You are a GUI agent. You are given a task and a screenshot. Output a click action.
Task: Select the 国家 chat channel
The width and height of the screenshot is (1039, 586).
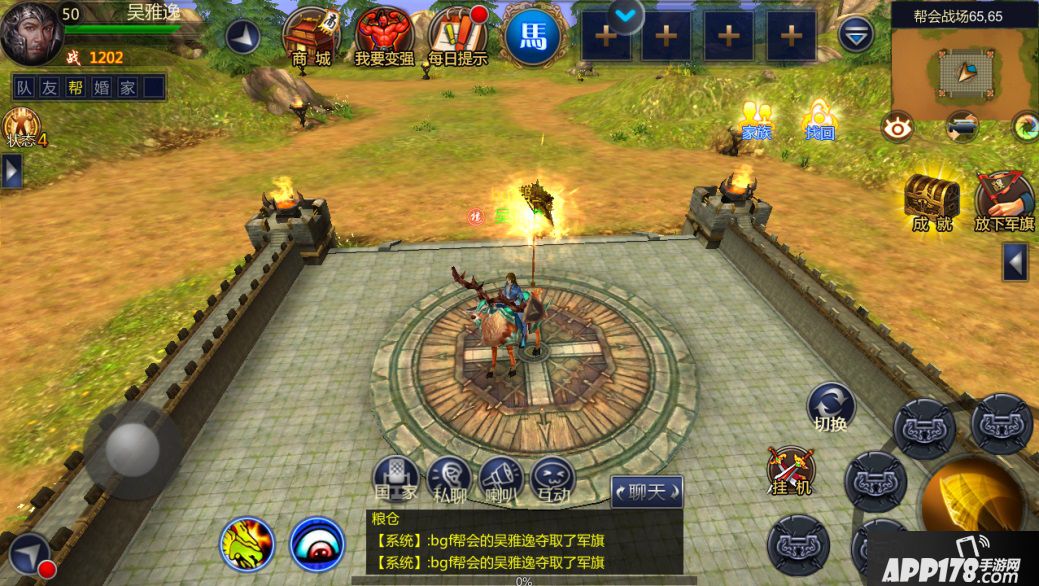(395, 479)
